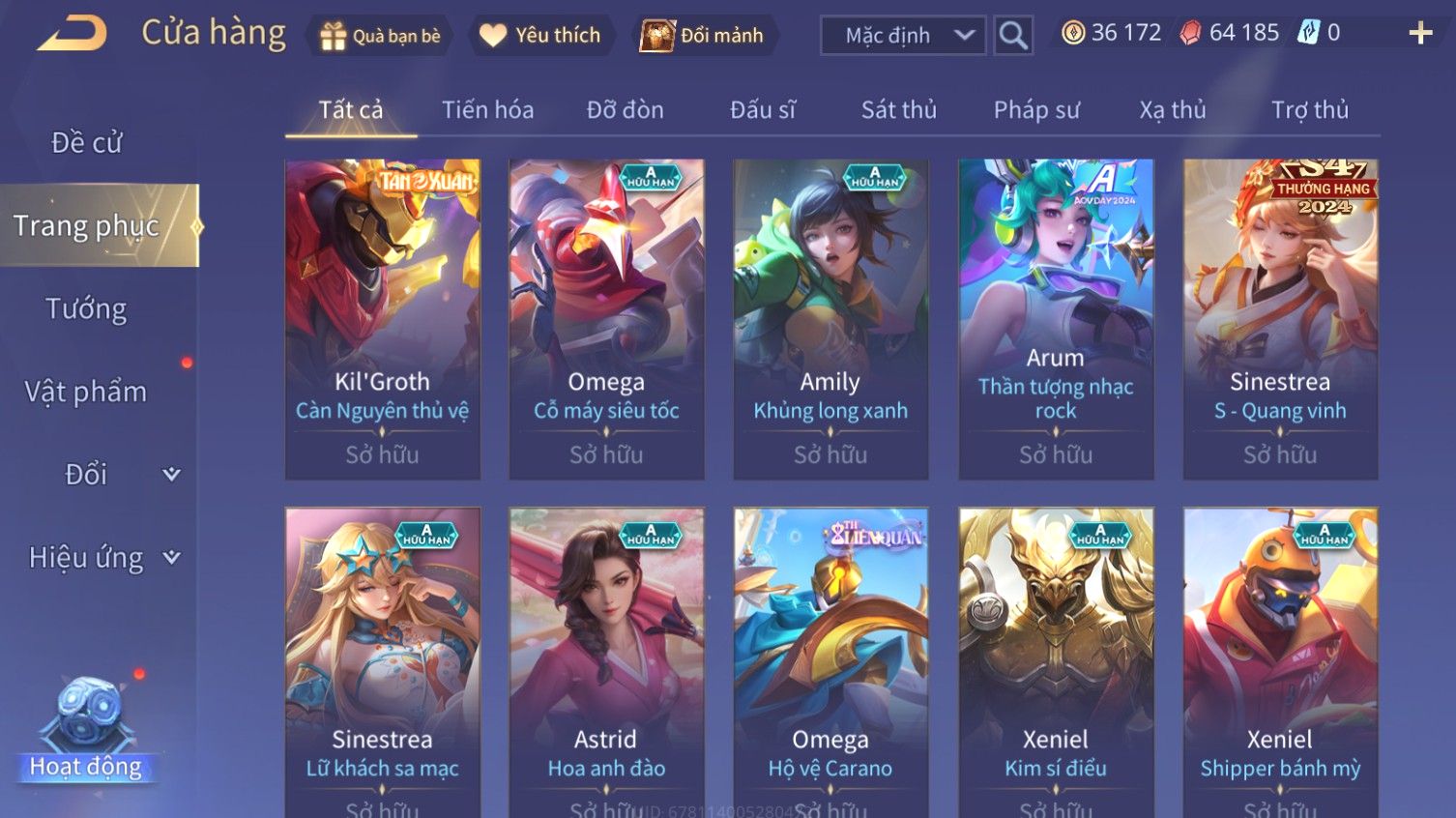Select the Đỡ đòn category tab
The width and height of the screenshot is (1456, 818).
(x=625, y=110)
